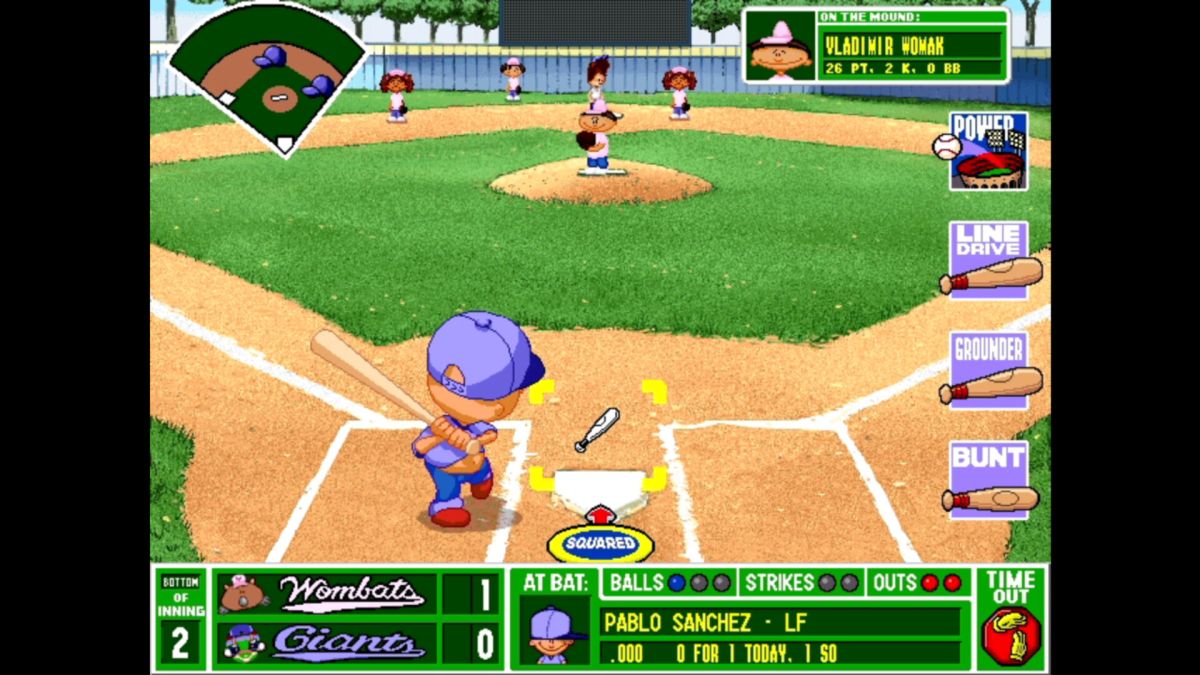Open Pablo Sanchez's batter portrait
Viewport: 1200px width, 675px height.
(x=553, y=631)
